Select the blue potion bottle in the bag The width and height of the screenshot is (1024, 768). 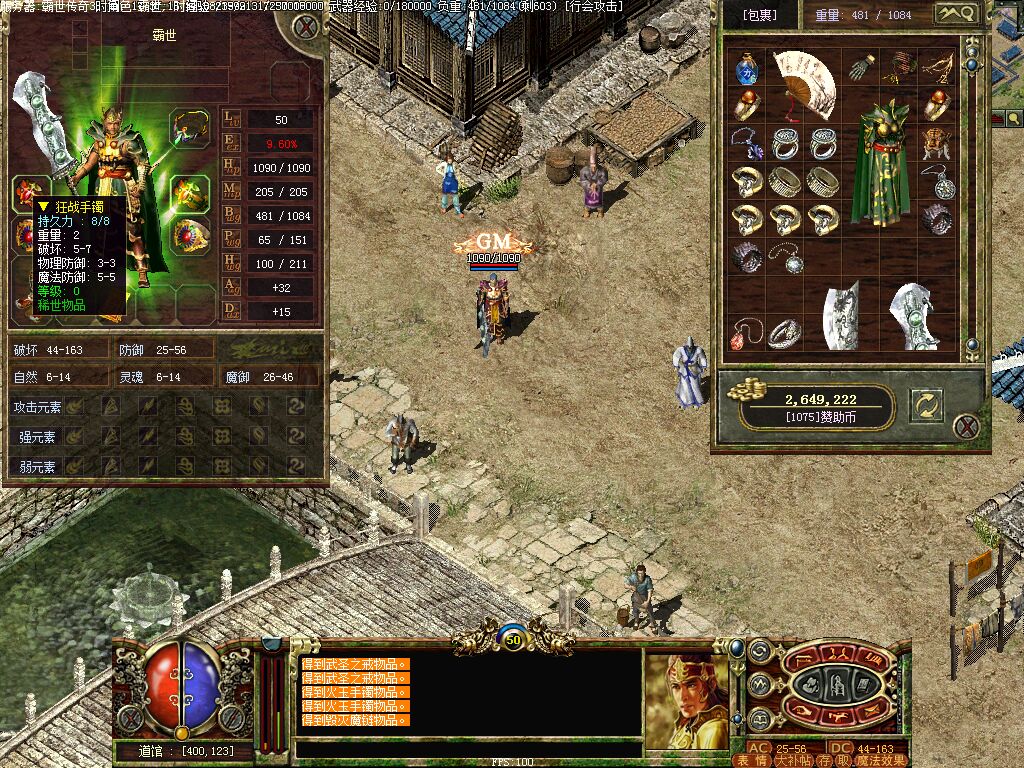click(746, 70)
